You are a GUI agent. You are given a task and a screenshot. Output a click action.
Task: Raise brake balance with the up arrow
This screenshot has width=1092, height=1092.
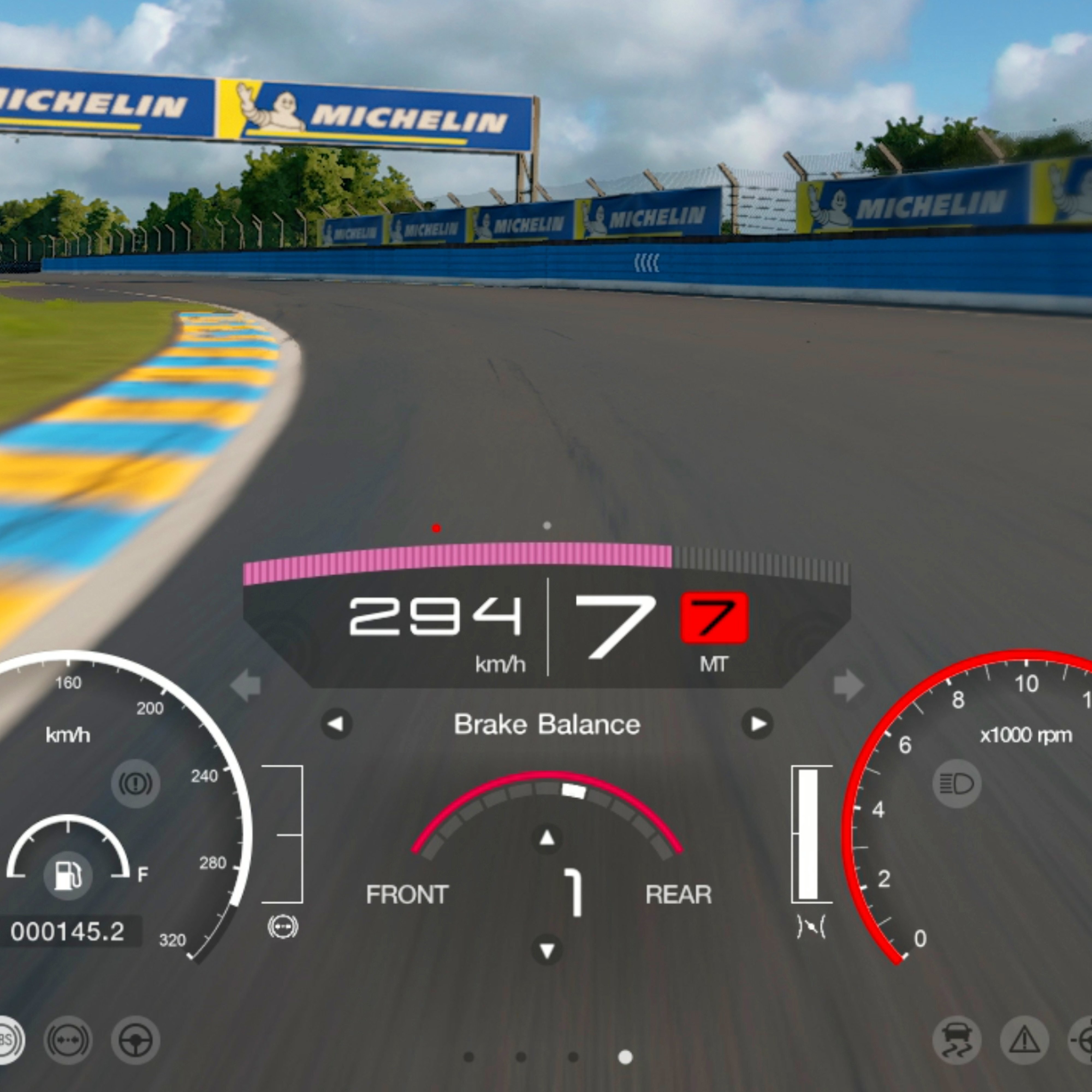tap(547, 838)
